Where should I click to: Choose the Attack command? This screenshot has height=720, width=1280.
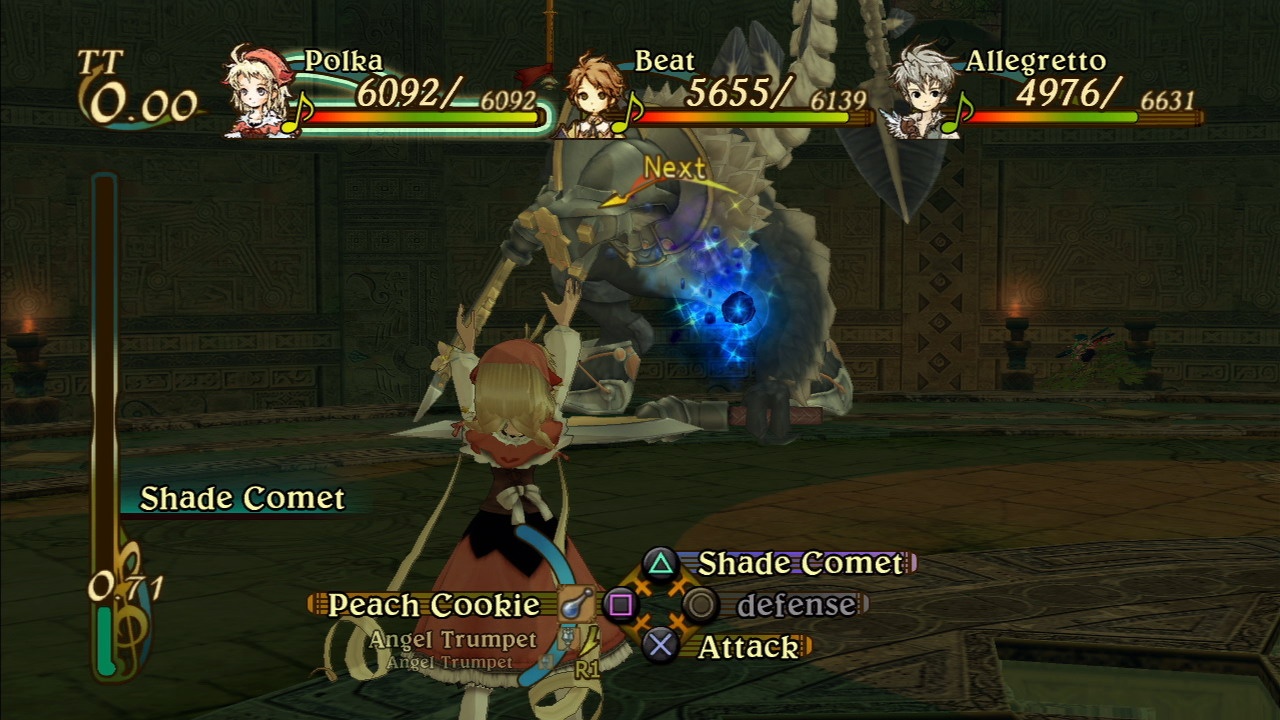[x=748, y=647]
